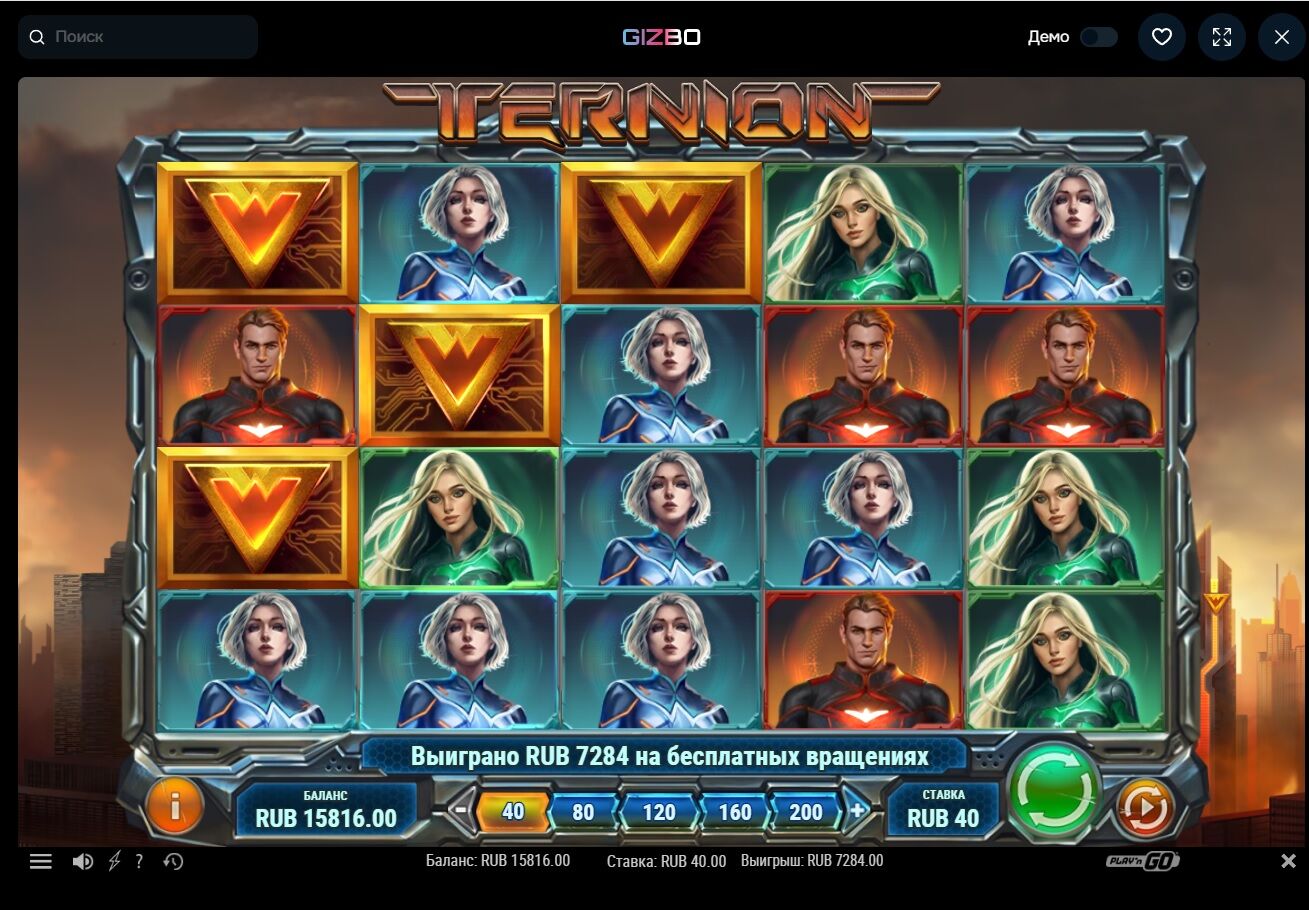Toggle the lightning bolt fast play
The height and width of the screenshot is (910, 1309).
pyautogui.click(x=114, y=861)
